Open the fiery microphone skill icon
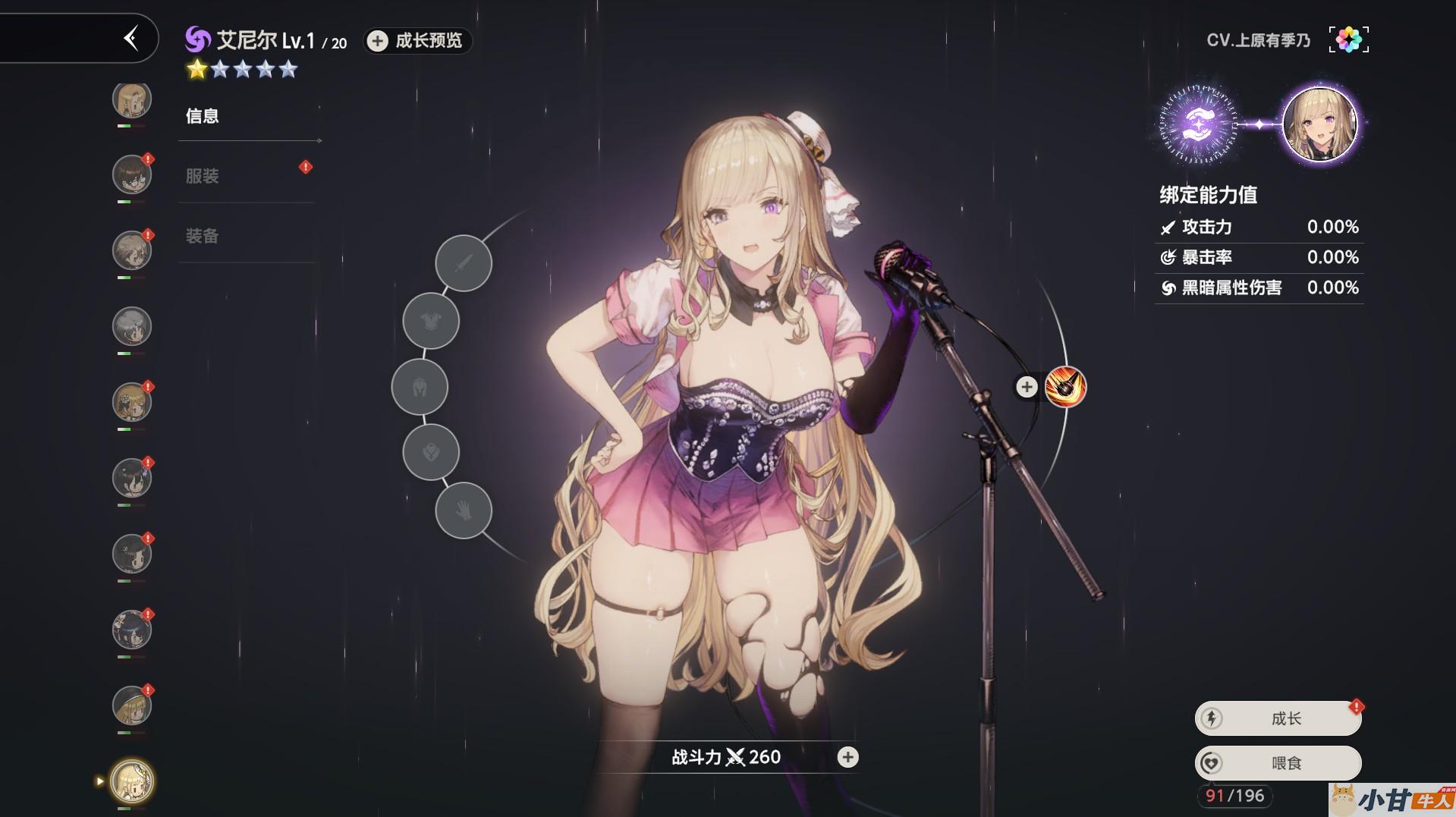The width and height of the screenshot is (1456, 817). click(1065, 387)
